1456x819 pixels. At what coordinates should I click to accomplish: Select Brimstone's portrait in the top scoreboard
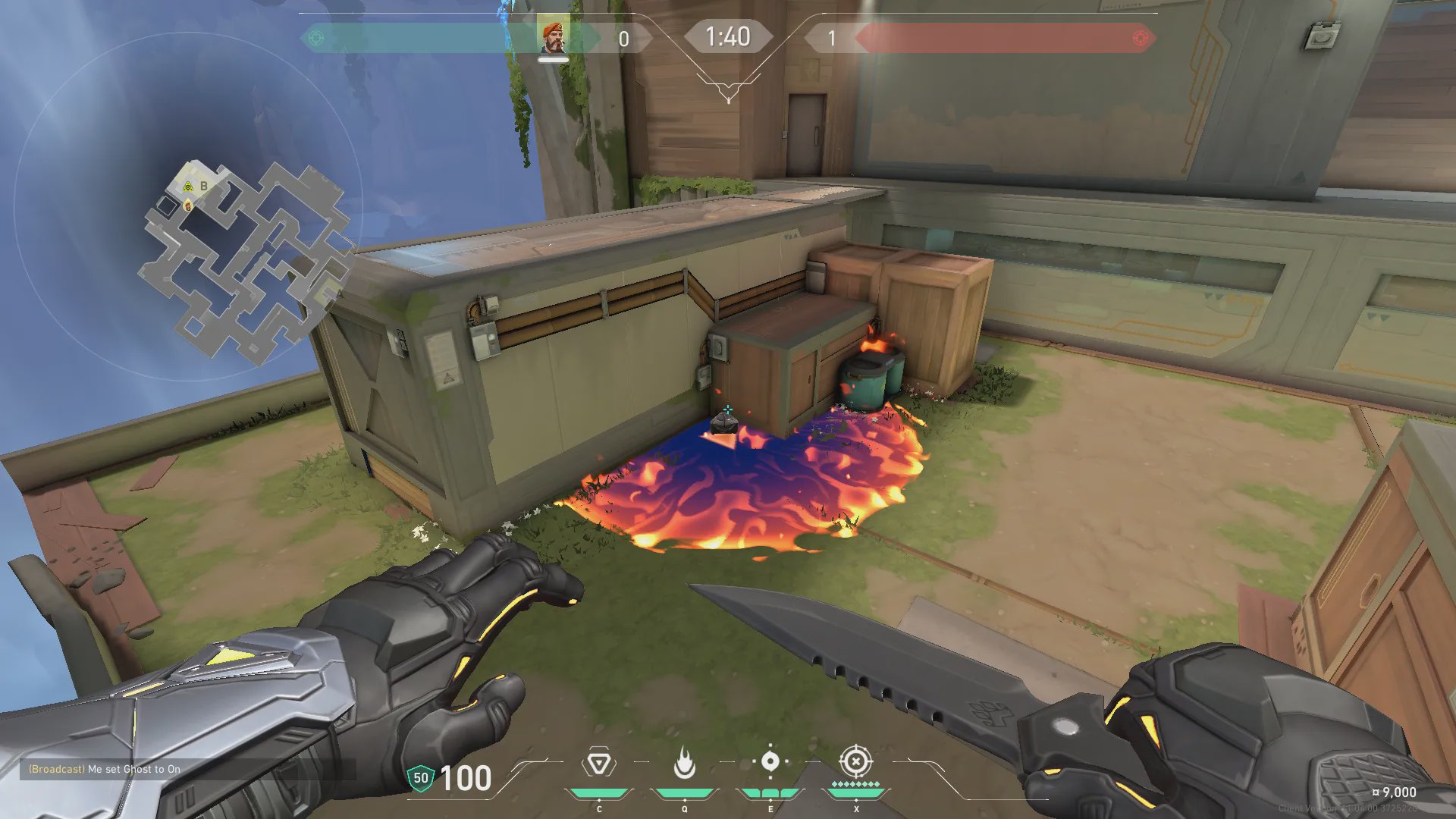click(x=553, y=37)
